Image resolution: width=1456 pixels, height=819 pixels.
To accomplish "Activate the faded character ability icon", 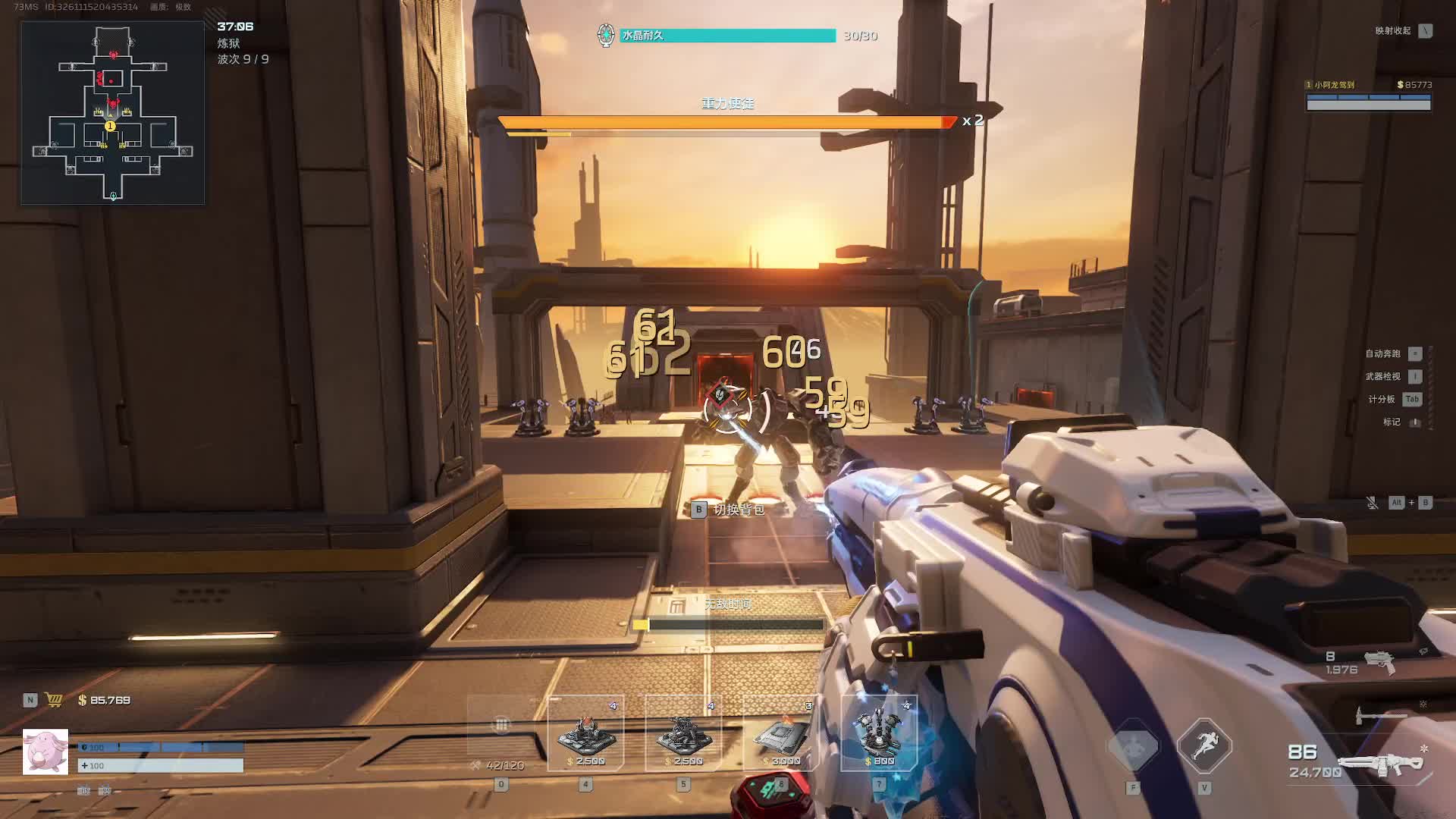I will point(1133,746).
